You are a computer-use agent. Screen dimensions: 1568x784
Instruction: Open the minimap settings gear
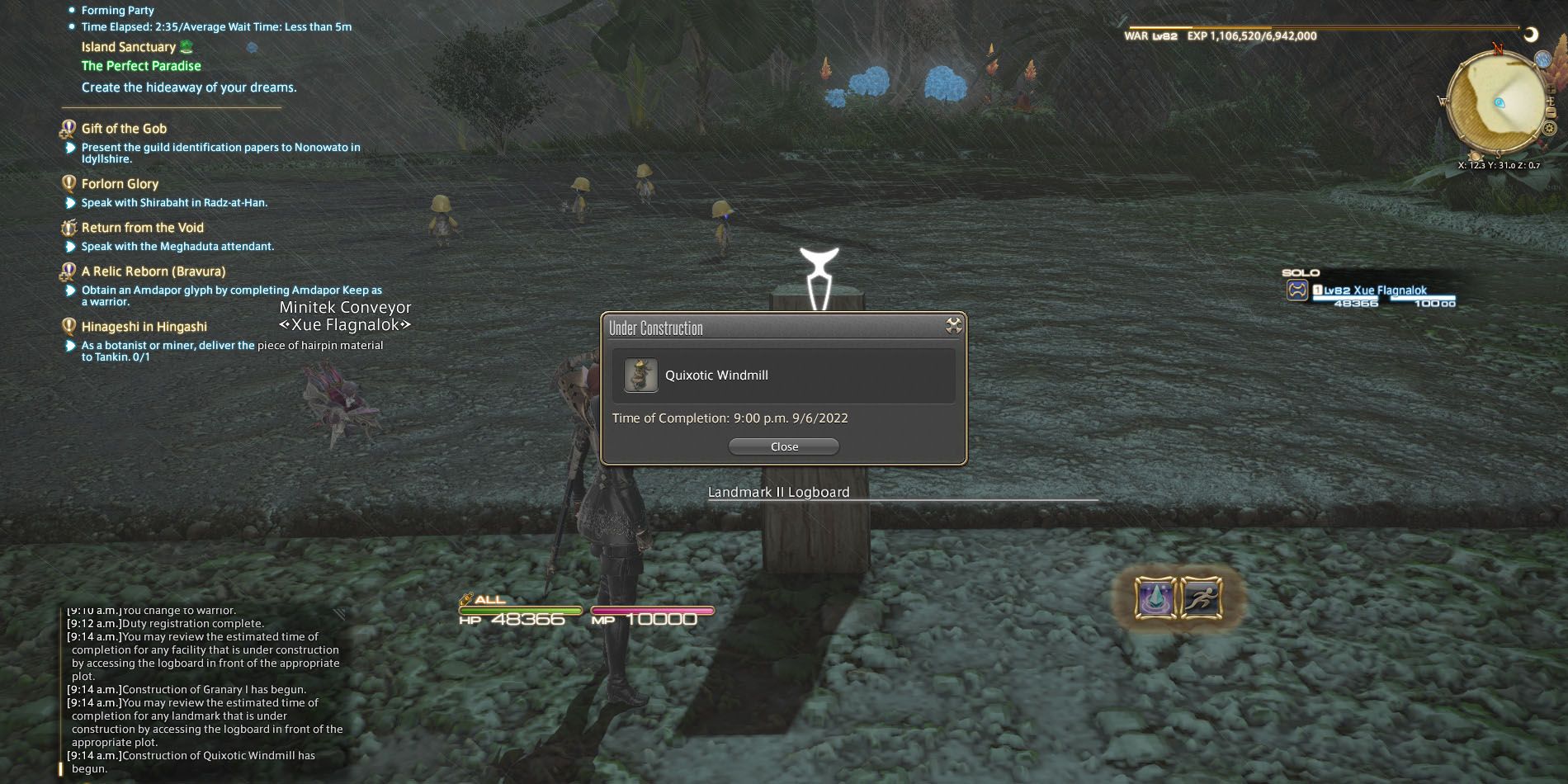pyautogui.click(x=1548, y=127)
